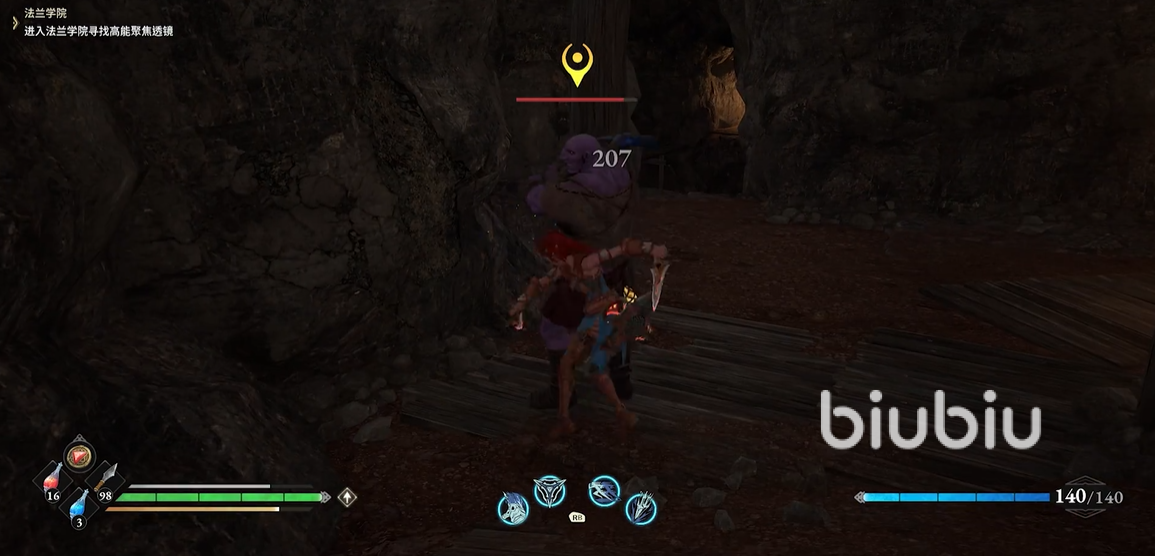Use the triangular emblem skill
The image size is (1155, 556).
(549, 490)
